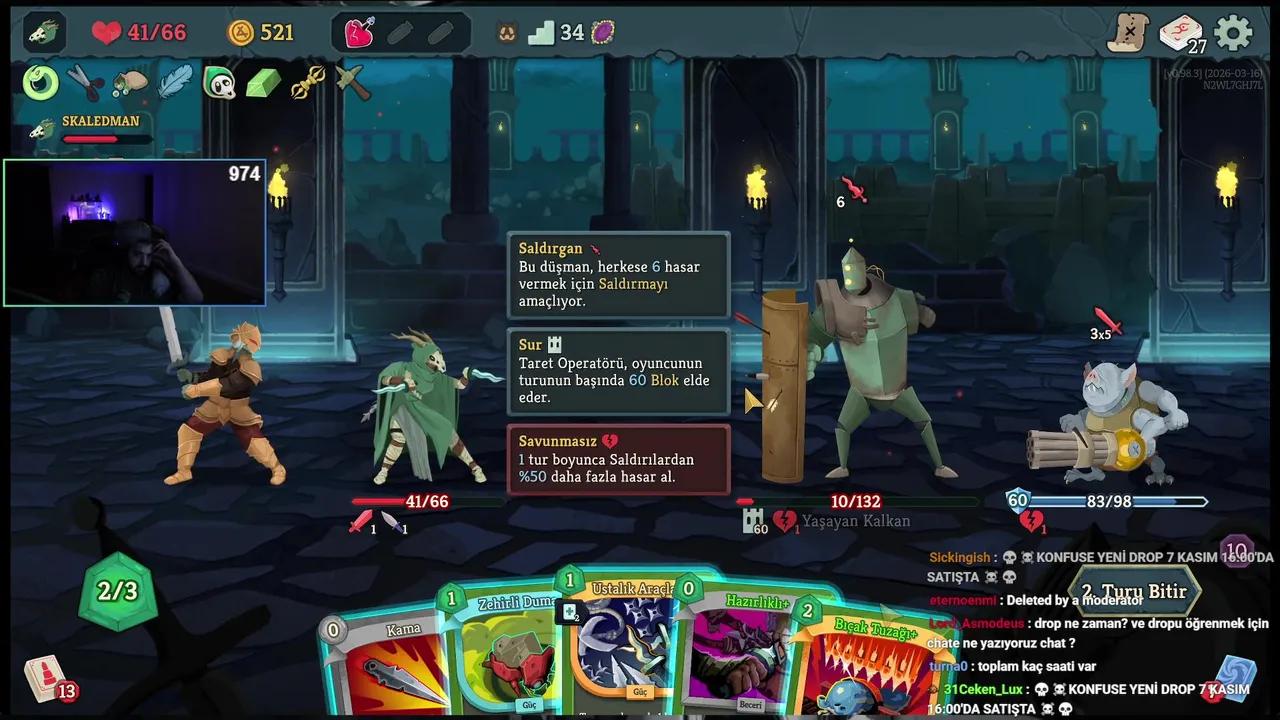Screen dimensions: 1280x720
Task: View the full deck of 27 cards
Action: point(1181,34)
